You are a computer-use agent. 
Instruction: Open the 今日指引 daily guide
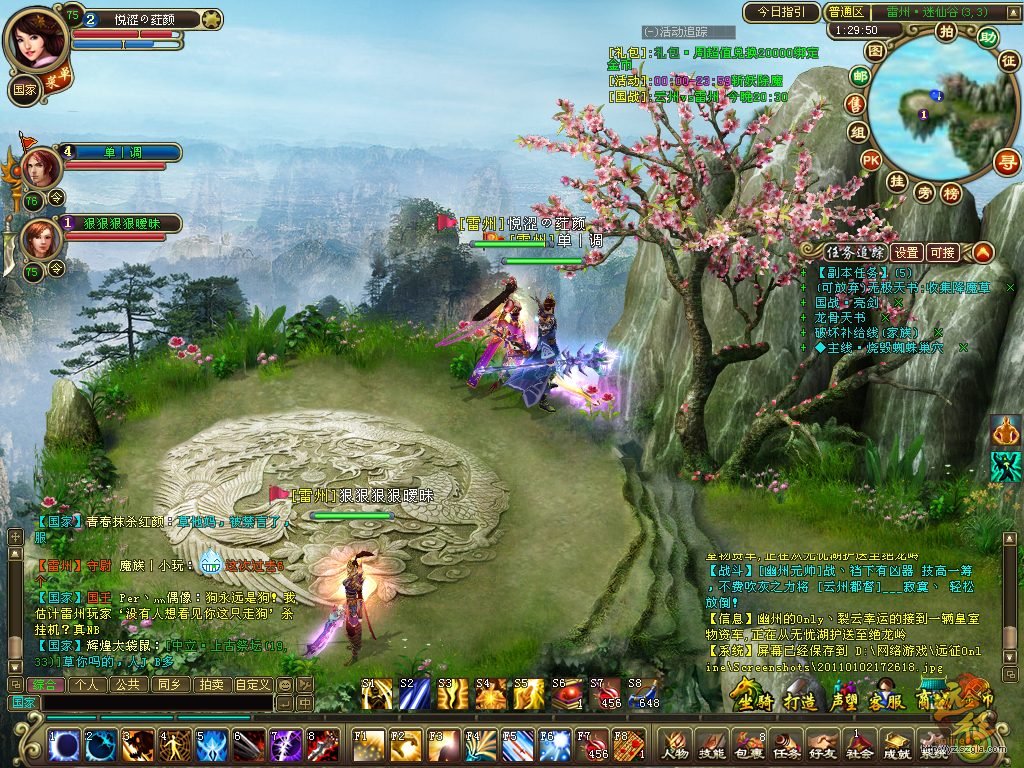(x=781, y=12)
